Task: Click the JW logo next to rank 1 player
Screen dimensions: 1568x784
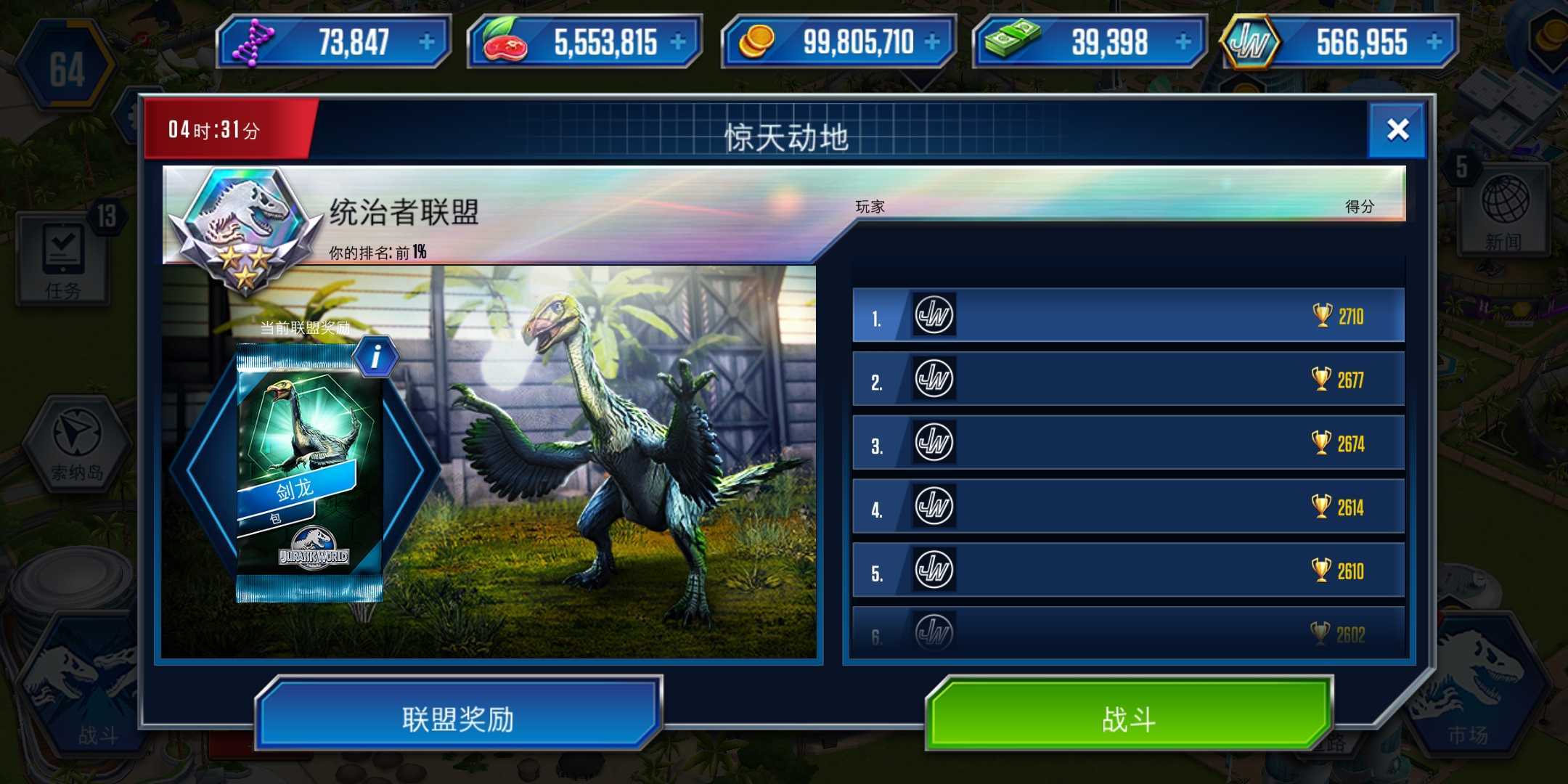Action: tap(933, 316)
